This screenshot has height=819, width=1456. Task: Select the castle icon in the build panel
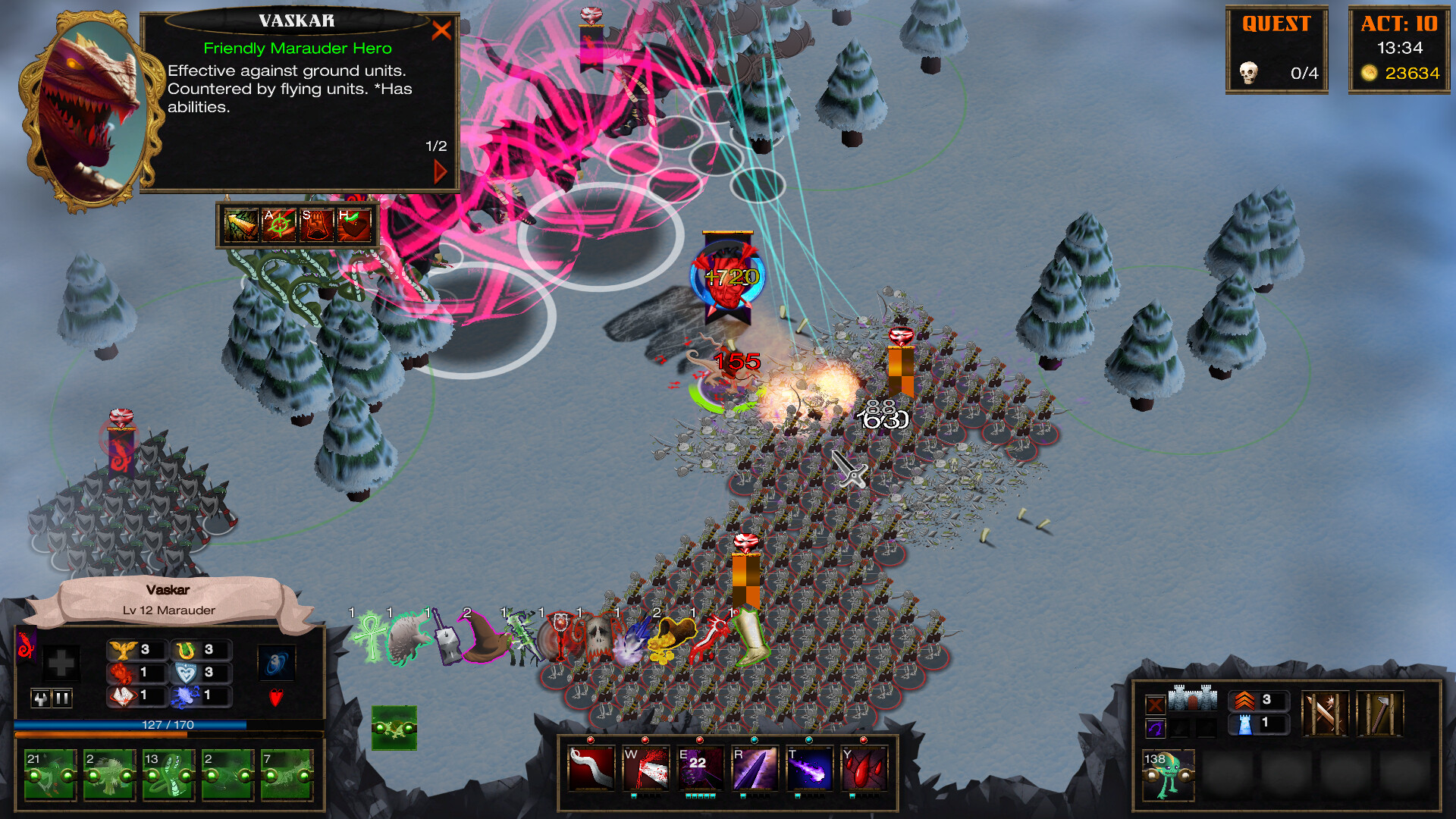pyautogui.click(x=1193, y=698)
